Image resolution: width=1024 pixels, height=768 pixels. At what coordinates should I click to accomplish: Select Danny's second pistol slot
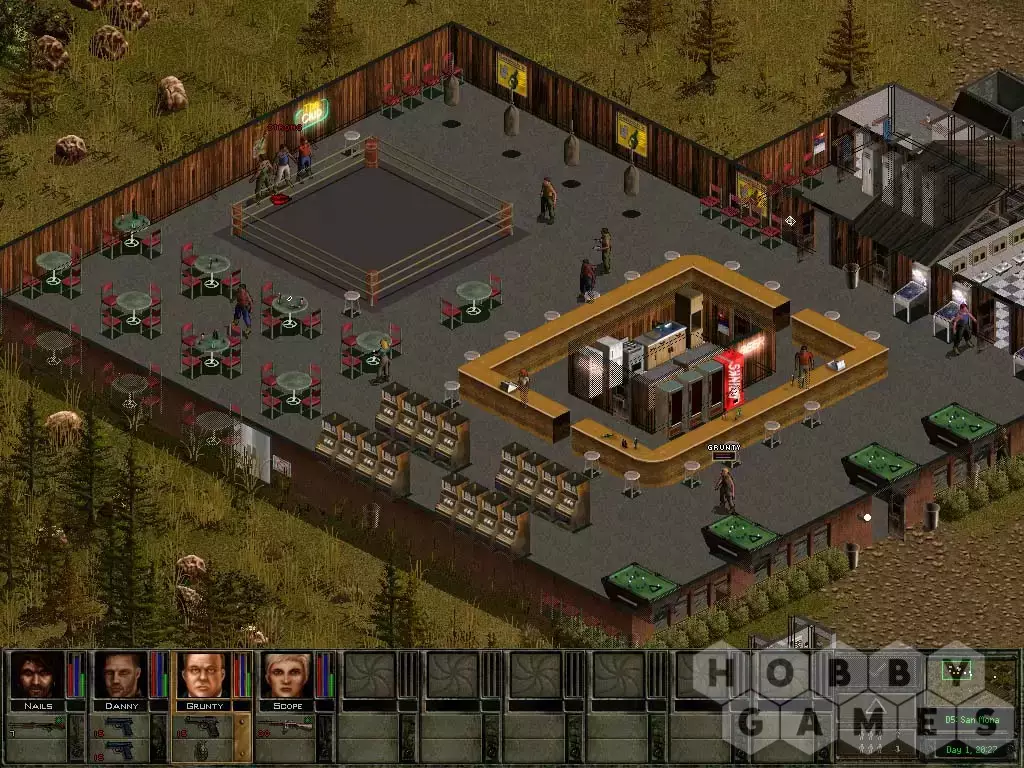118,748
